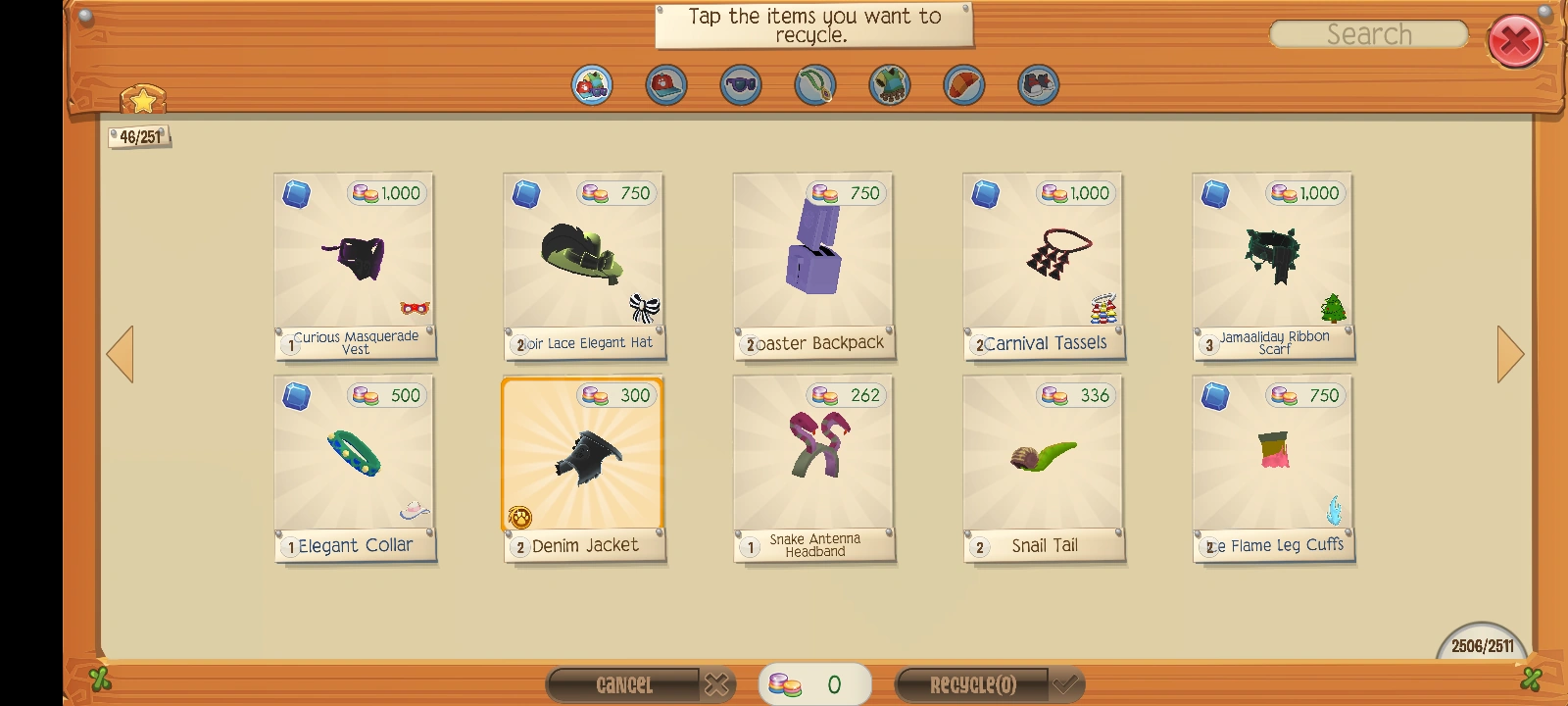View the 46/251 item count tag
The width and height of the screenshot is (1568, 706).
pos(140,137)
